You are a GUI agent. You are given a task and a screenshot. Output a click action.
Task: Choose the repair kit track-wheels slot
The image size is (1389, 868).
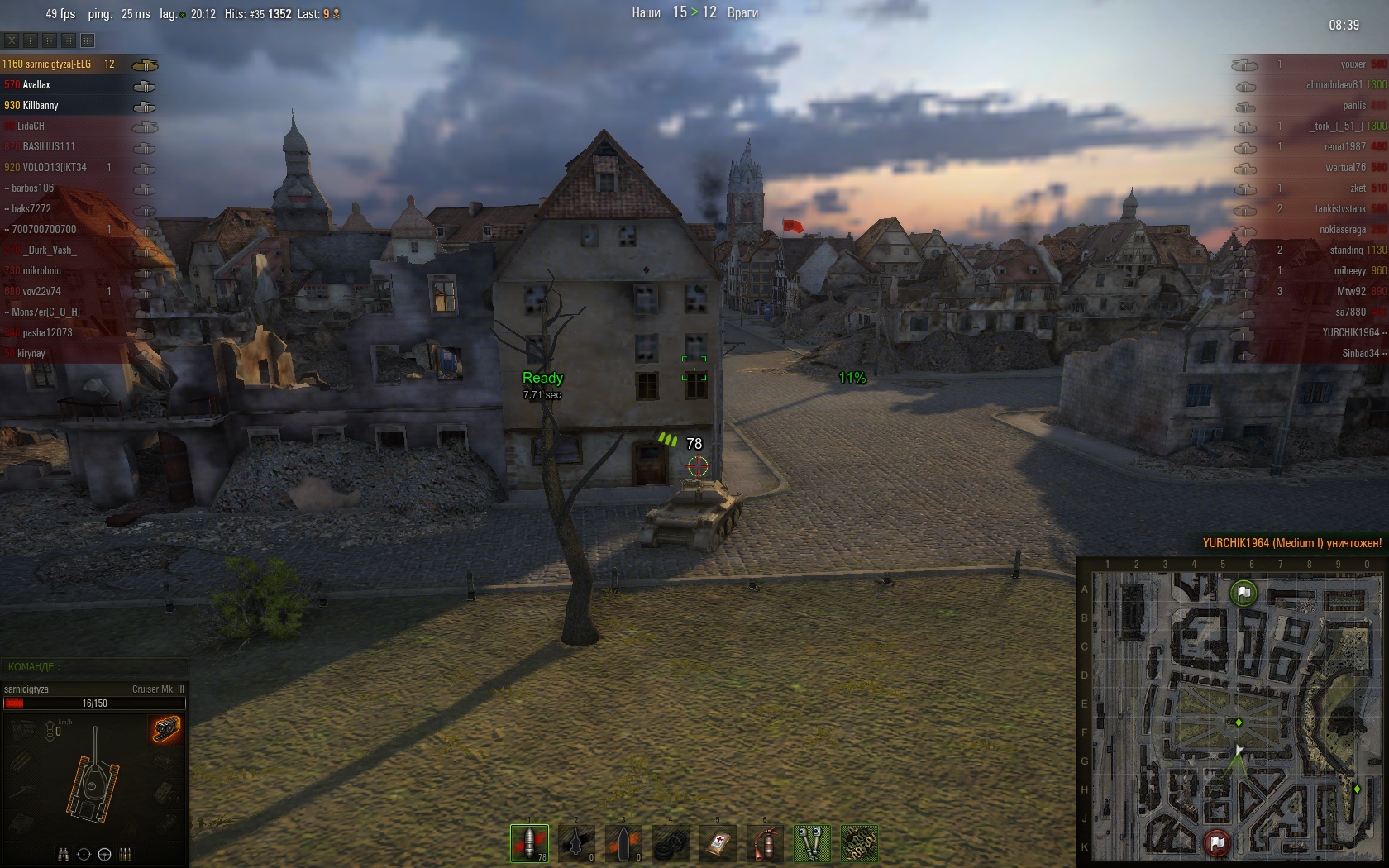671,843
